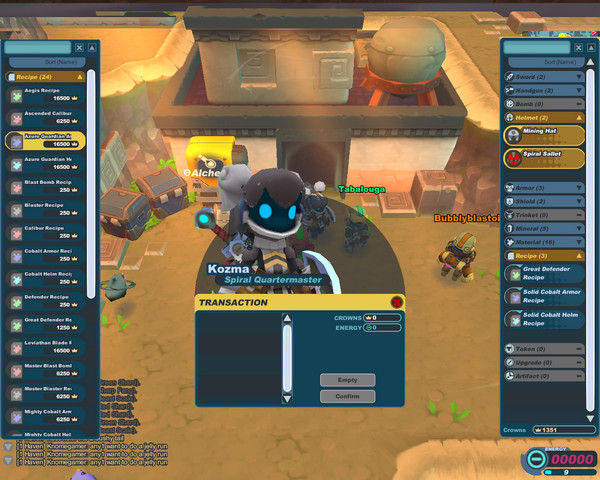Empty the transaction list
Image resolution: width=600 pixels, height=480 pixels.
[x=347, y=380]
